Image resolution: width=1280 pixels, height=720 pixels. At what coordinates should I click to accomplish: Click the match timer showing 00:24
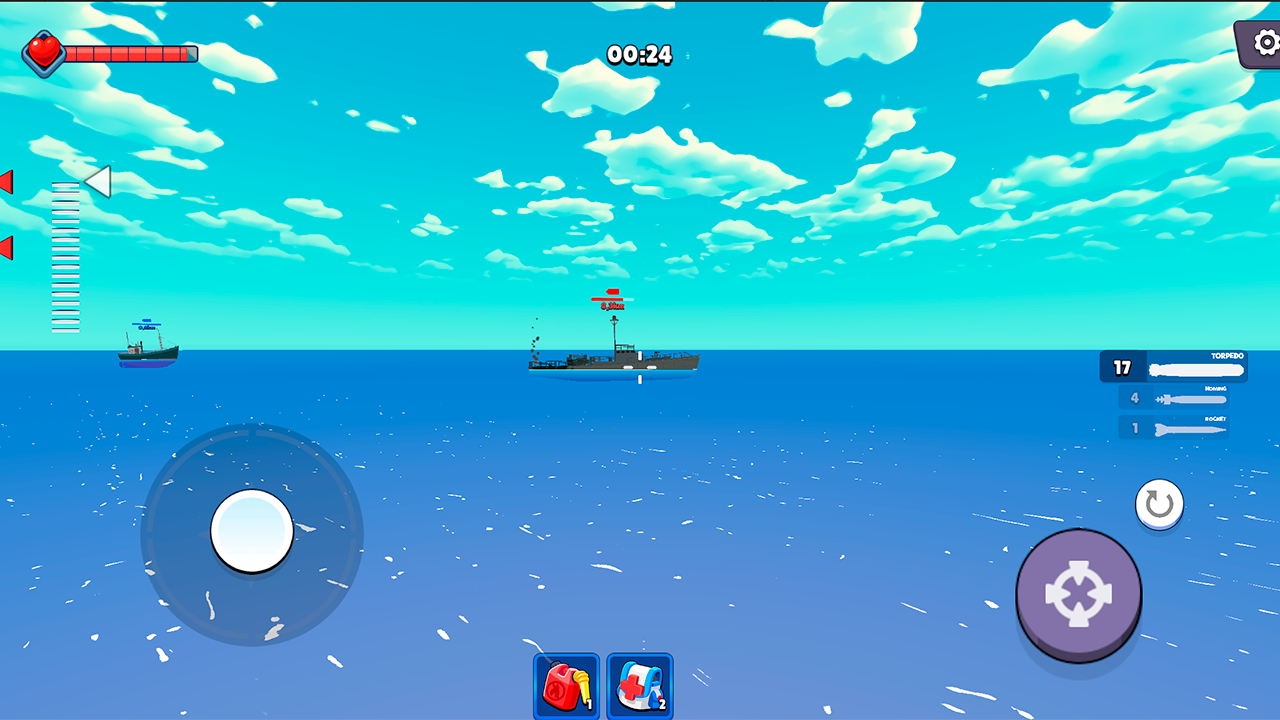[x=637, y=56]
